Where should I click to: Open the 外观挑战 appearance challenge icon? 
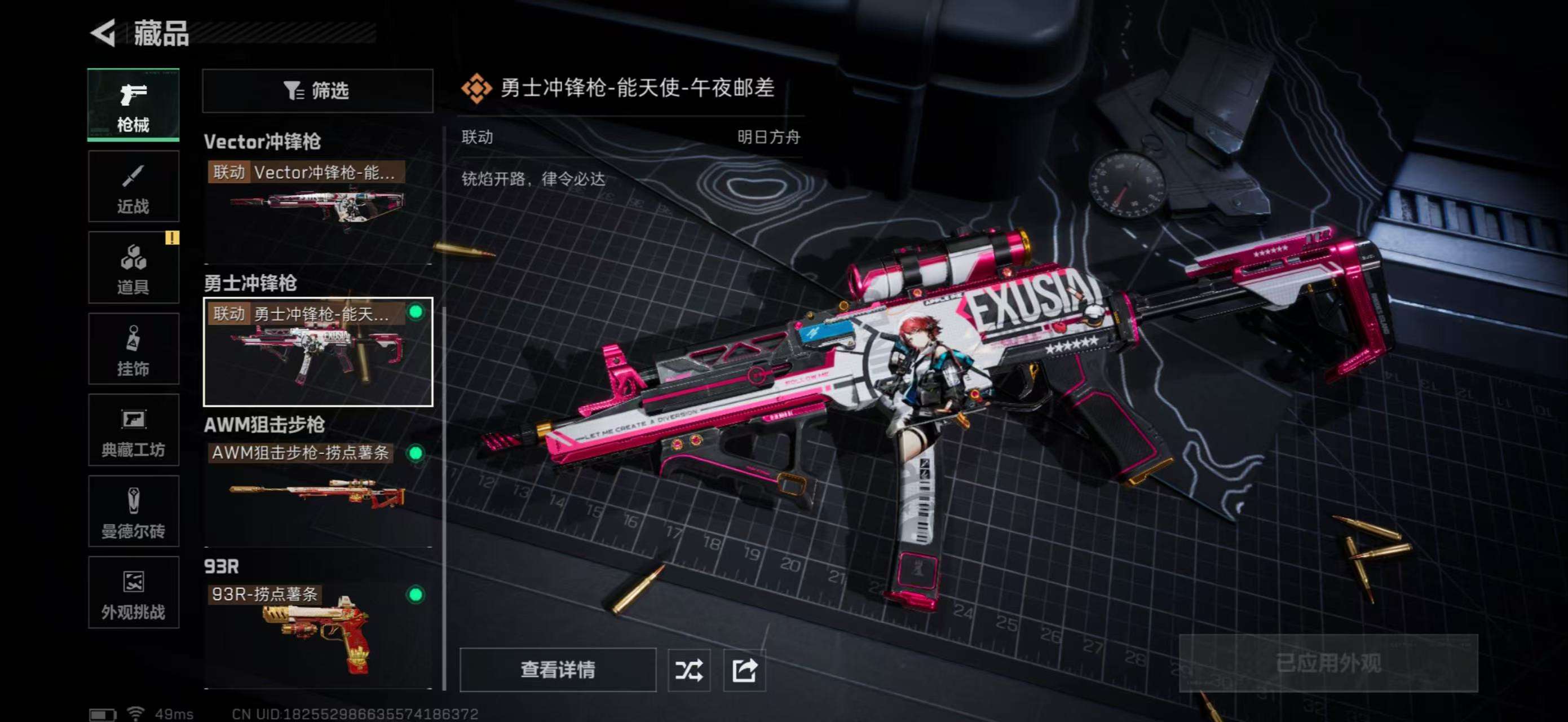click(134, 592)
